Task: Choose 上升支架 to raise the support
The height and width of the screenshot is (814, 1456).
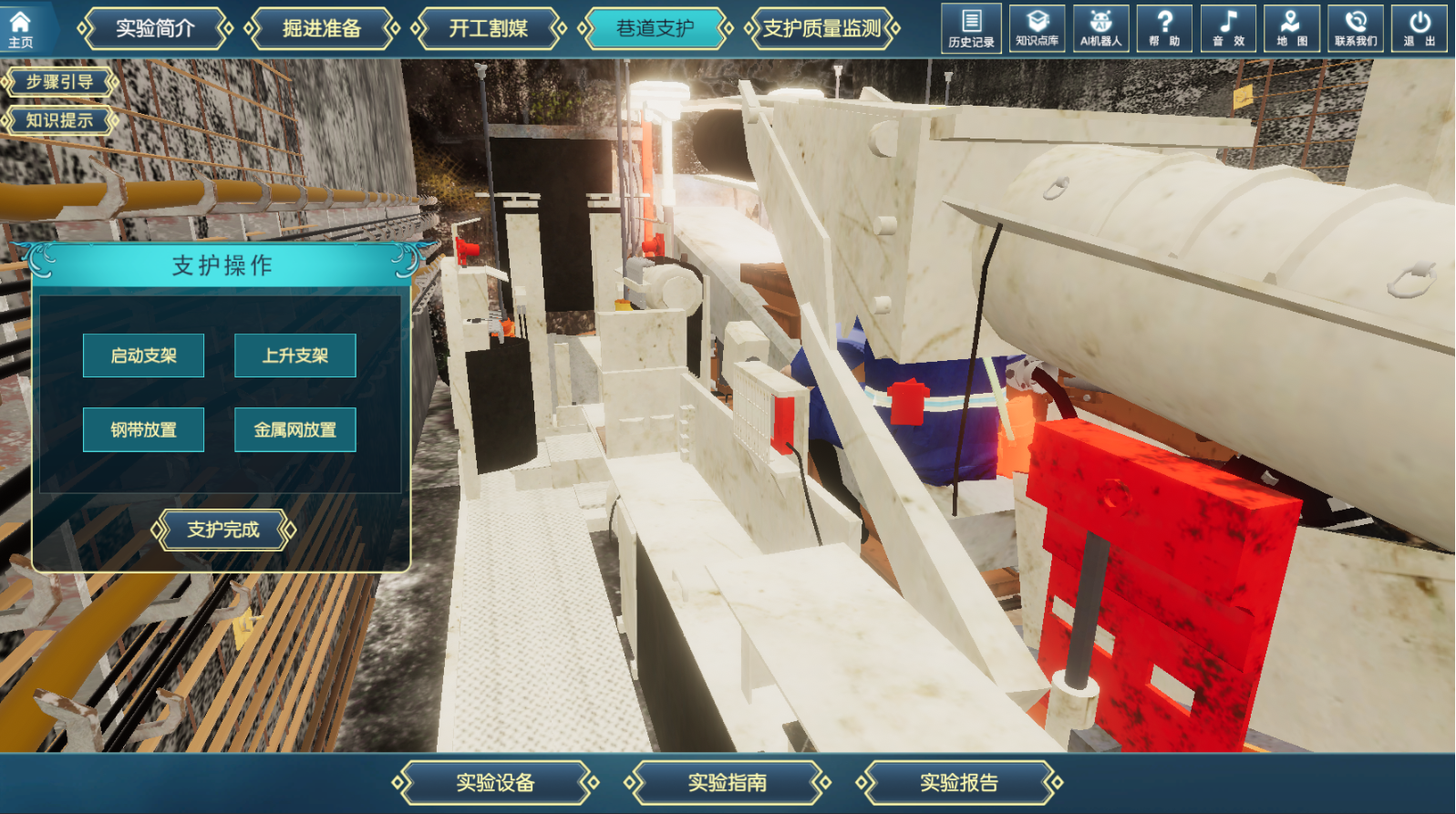Action: 295,355
